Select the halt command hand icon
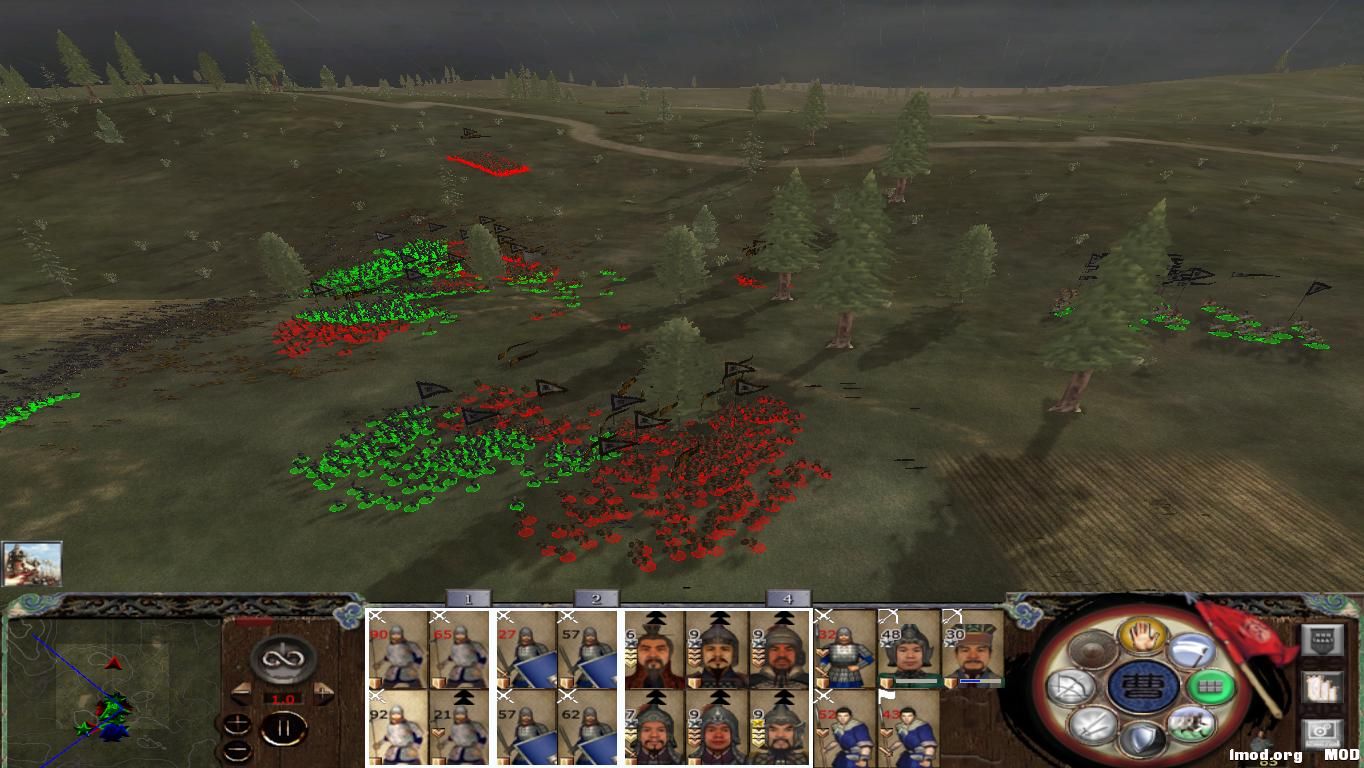This screenshot has width=1364, height=768. (1143, 637)
